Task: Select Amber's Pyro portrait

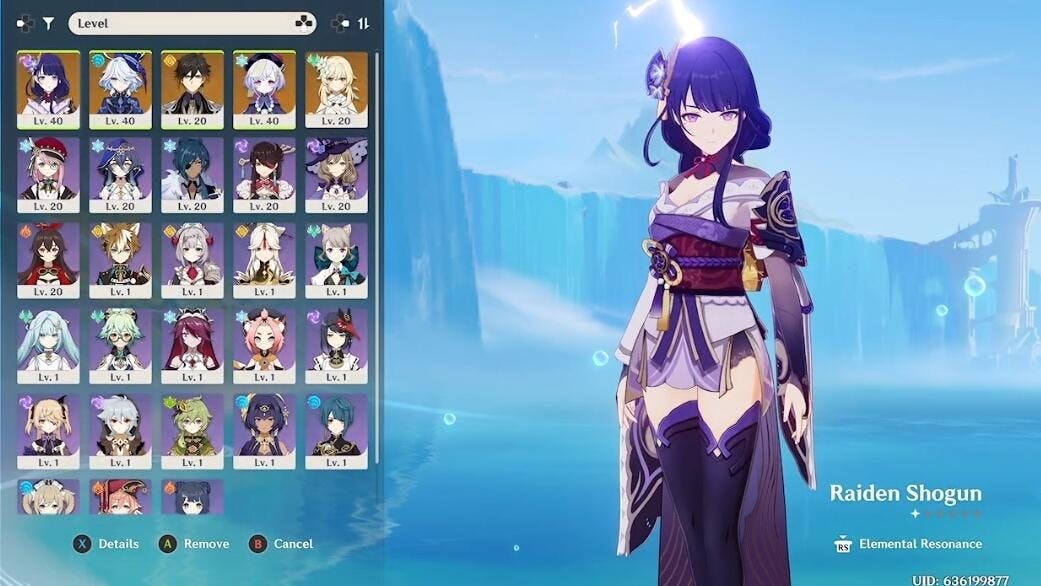Action: tap(48, 259)
